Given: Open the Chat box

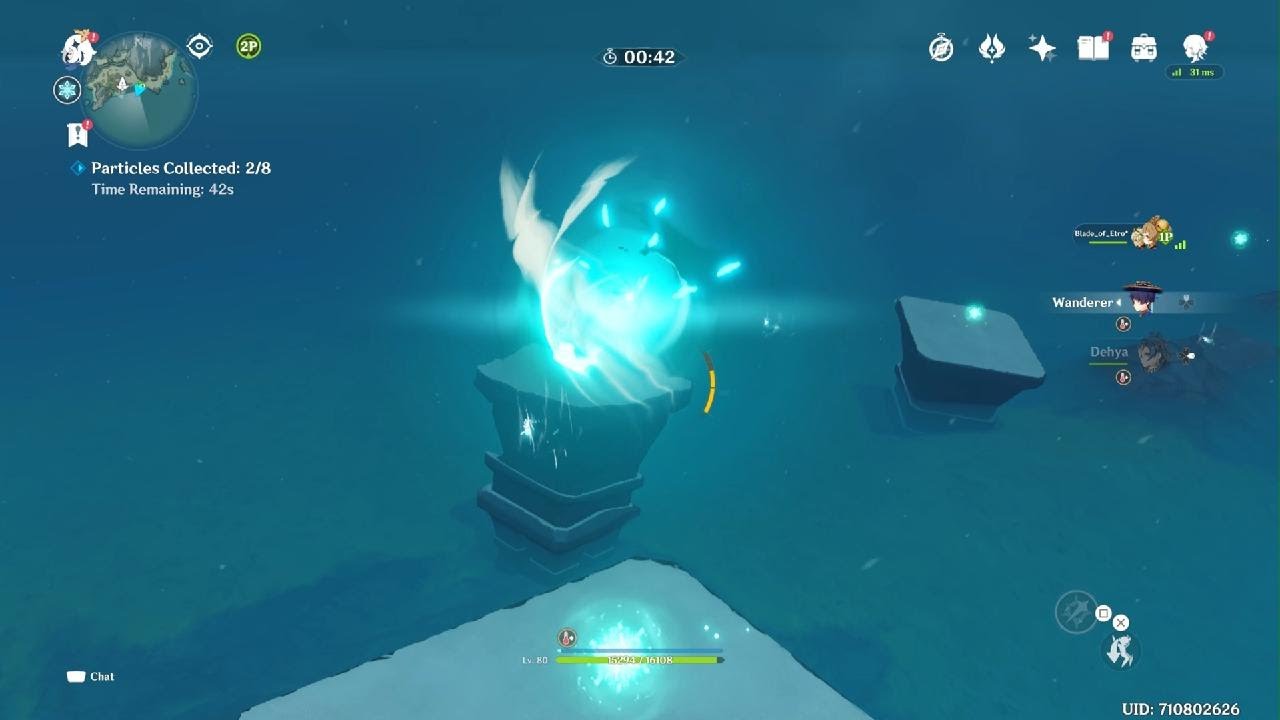Looking at the screenshot, I should [91, 677].
